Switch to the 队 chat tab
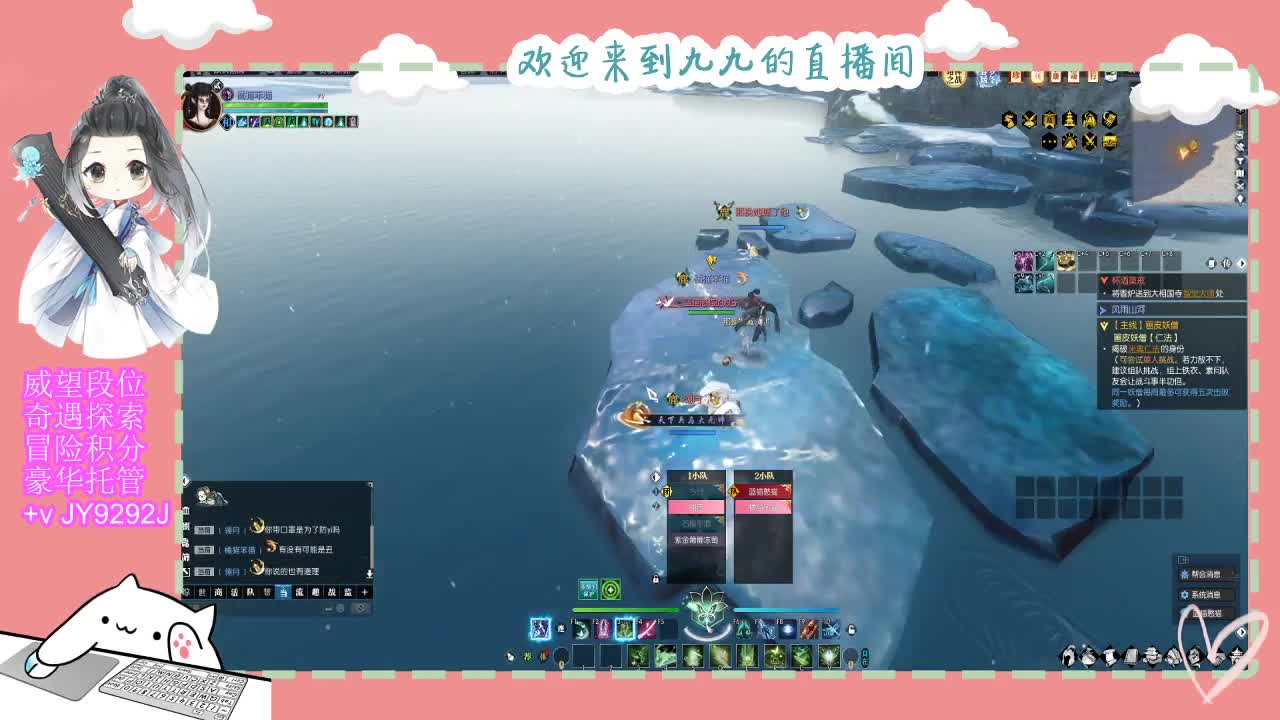This screenshot has height=720, width=1280. click(x=251, y=593)
